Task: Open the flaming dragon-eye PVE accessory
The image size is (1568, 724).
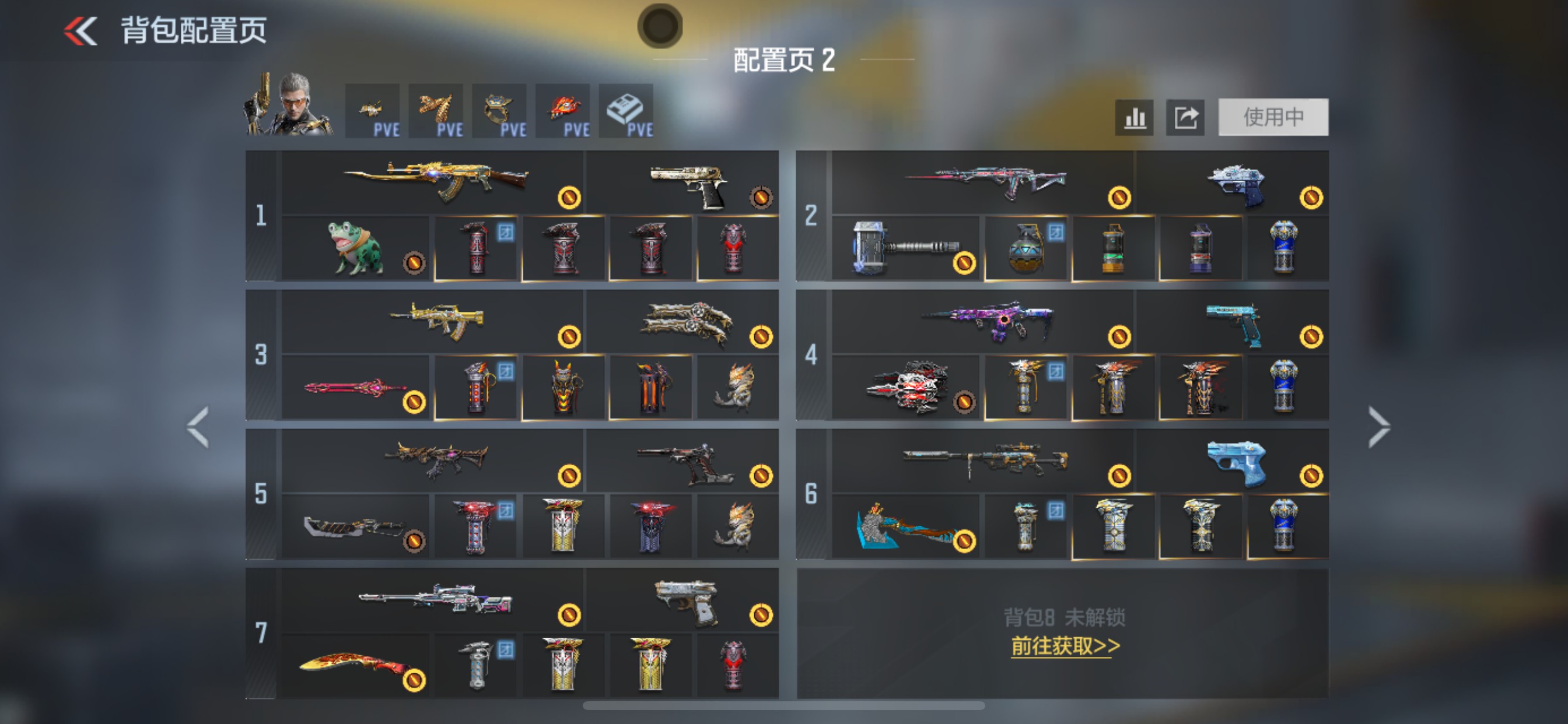Action: tap(562, 110)
